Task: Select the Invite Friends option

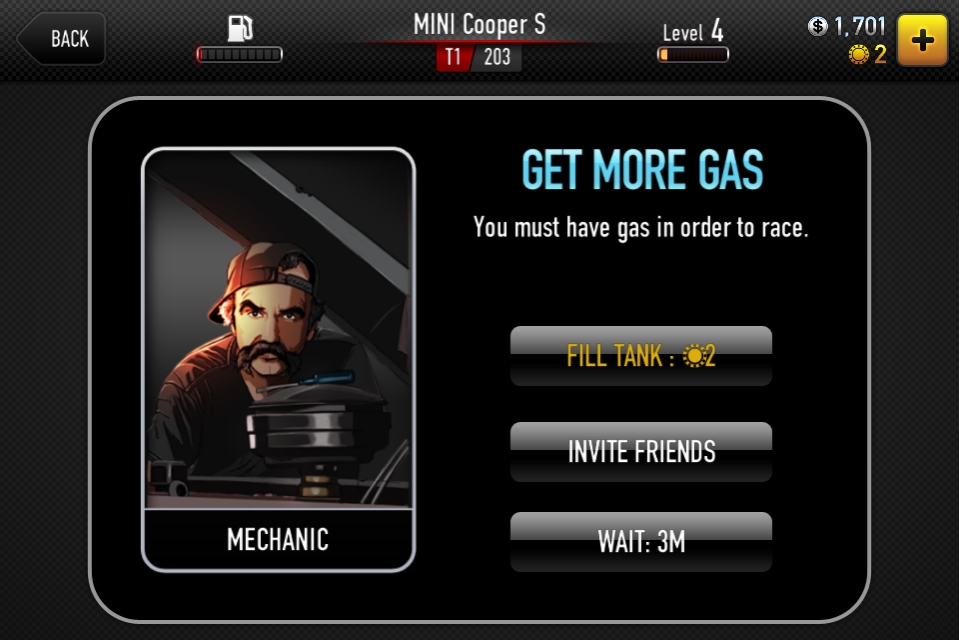Action: [641, 452]
